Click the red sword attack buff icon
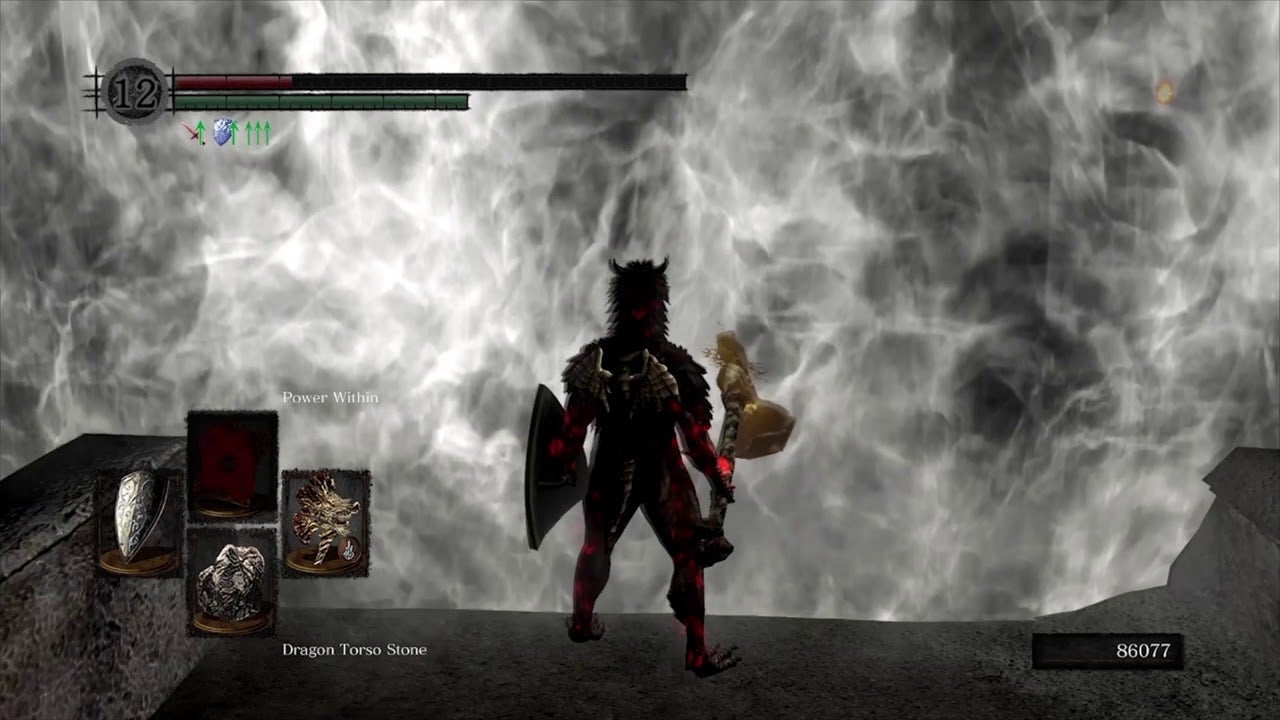The height and width of the screenshot is (720, 1280). [x=192, y=133]
